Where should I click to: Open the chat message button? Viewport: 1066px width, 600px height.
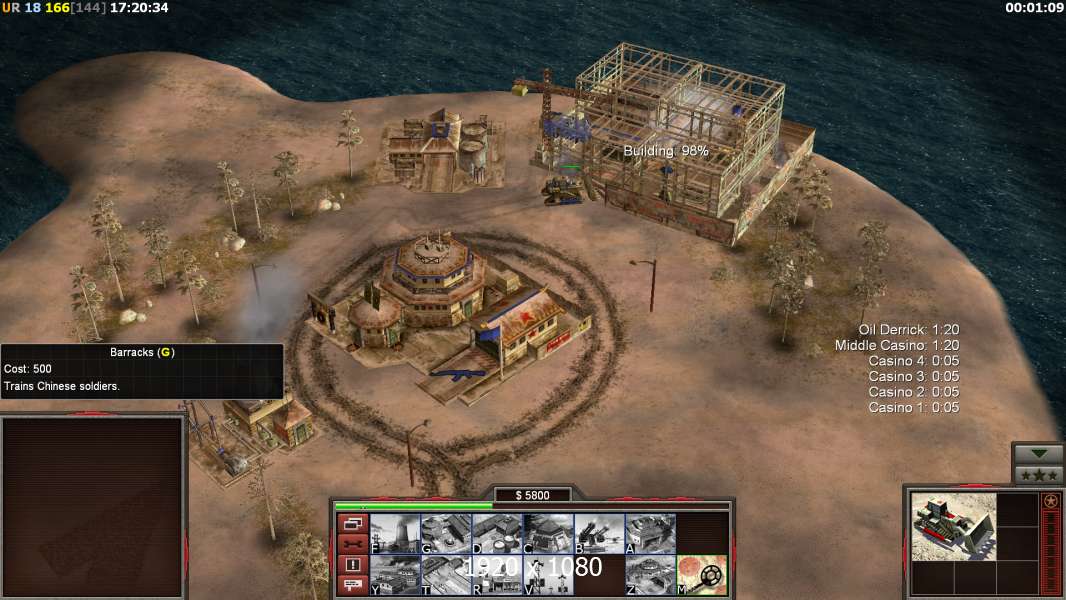coord(352,586)
